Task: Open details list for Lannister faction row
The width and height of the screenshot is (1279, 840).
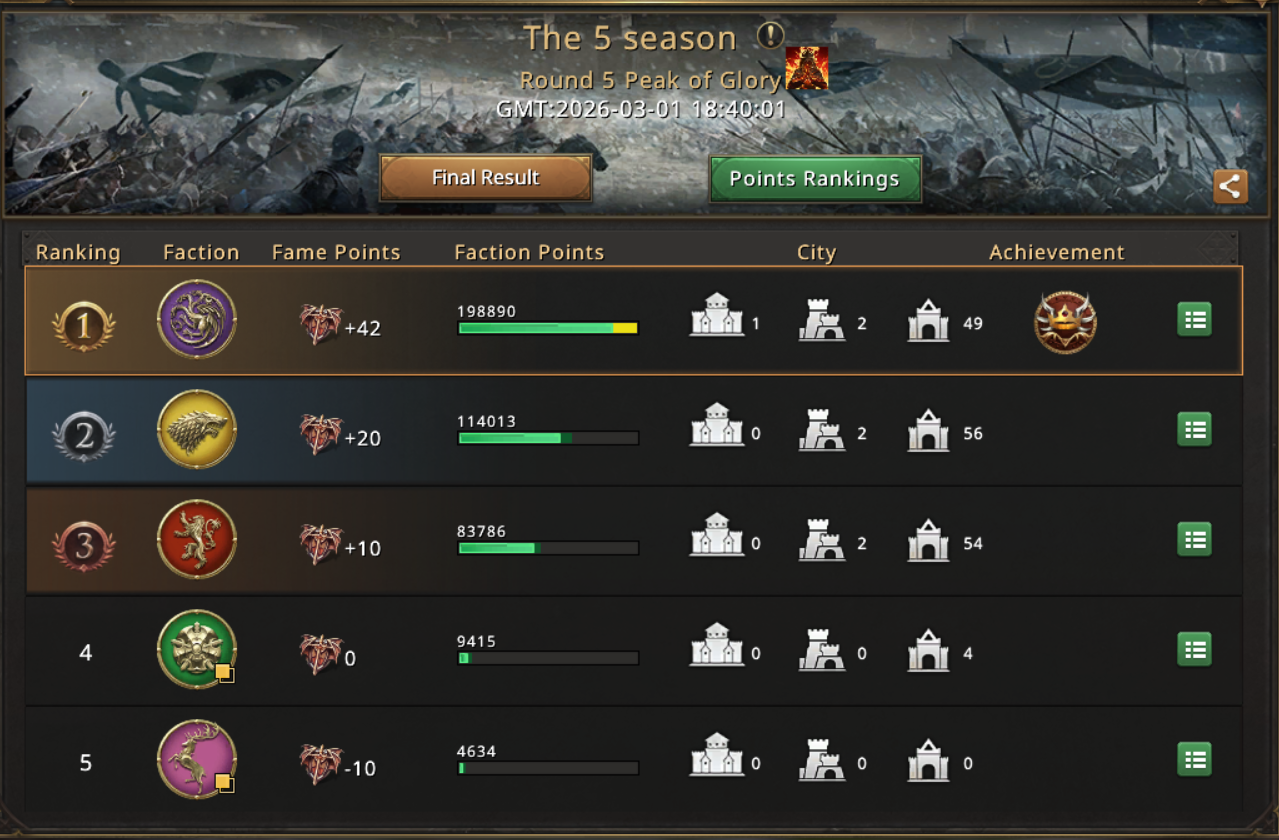Action: point(1194,540)
